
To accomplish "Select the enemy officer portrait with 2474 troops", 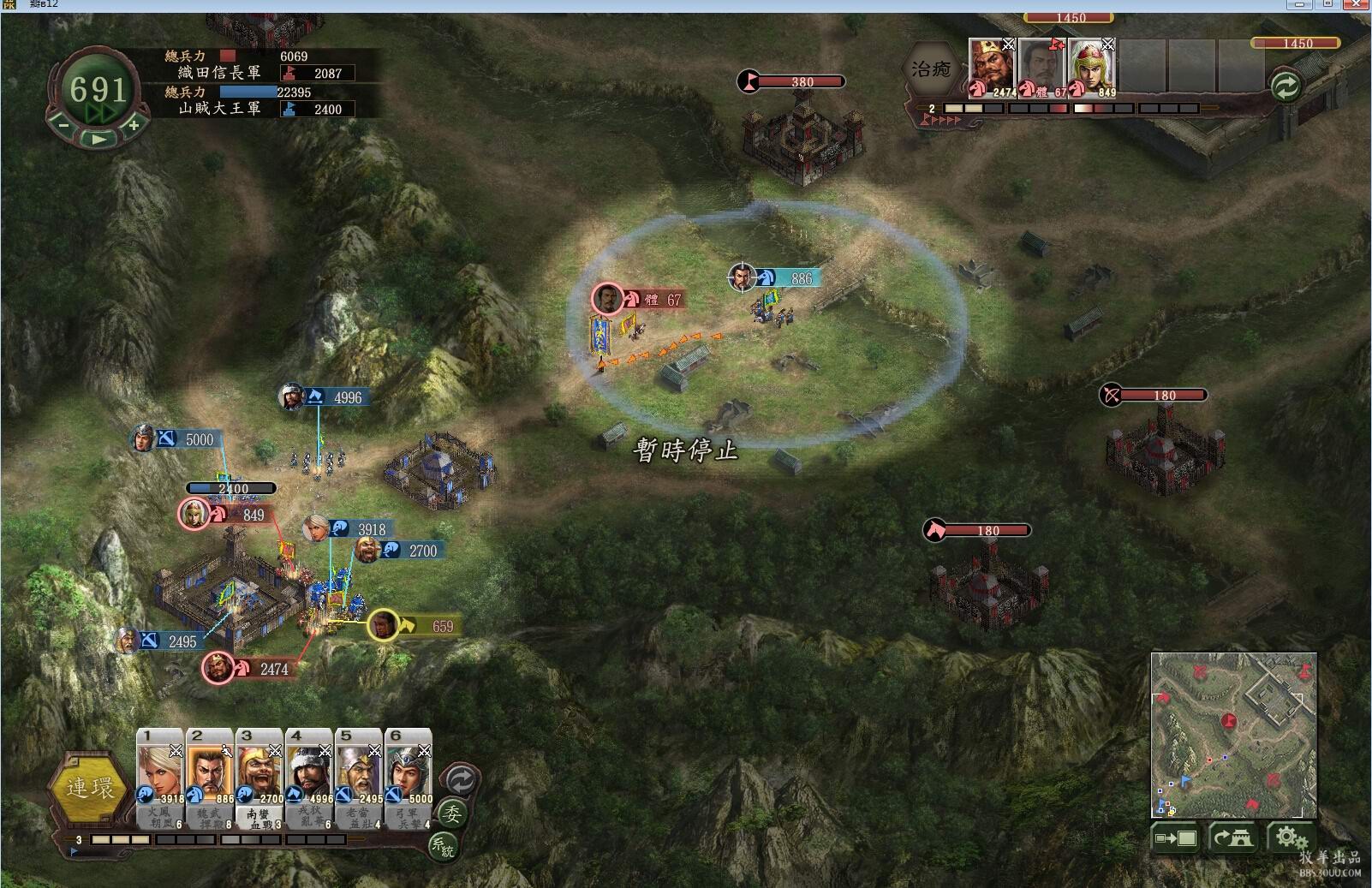I will pos(992,67).
